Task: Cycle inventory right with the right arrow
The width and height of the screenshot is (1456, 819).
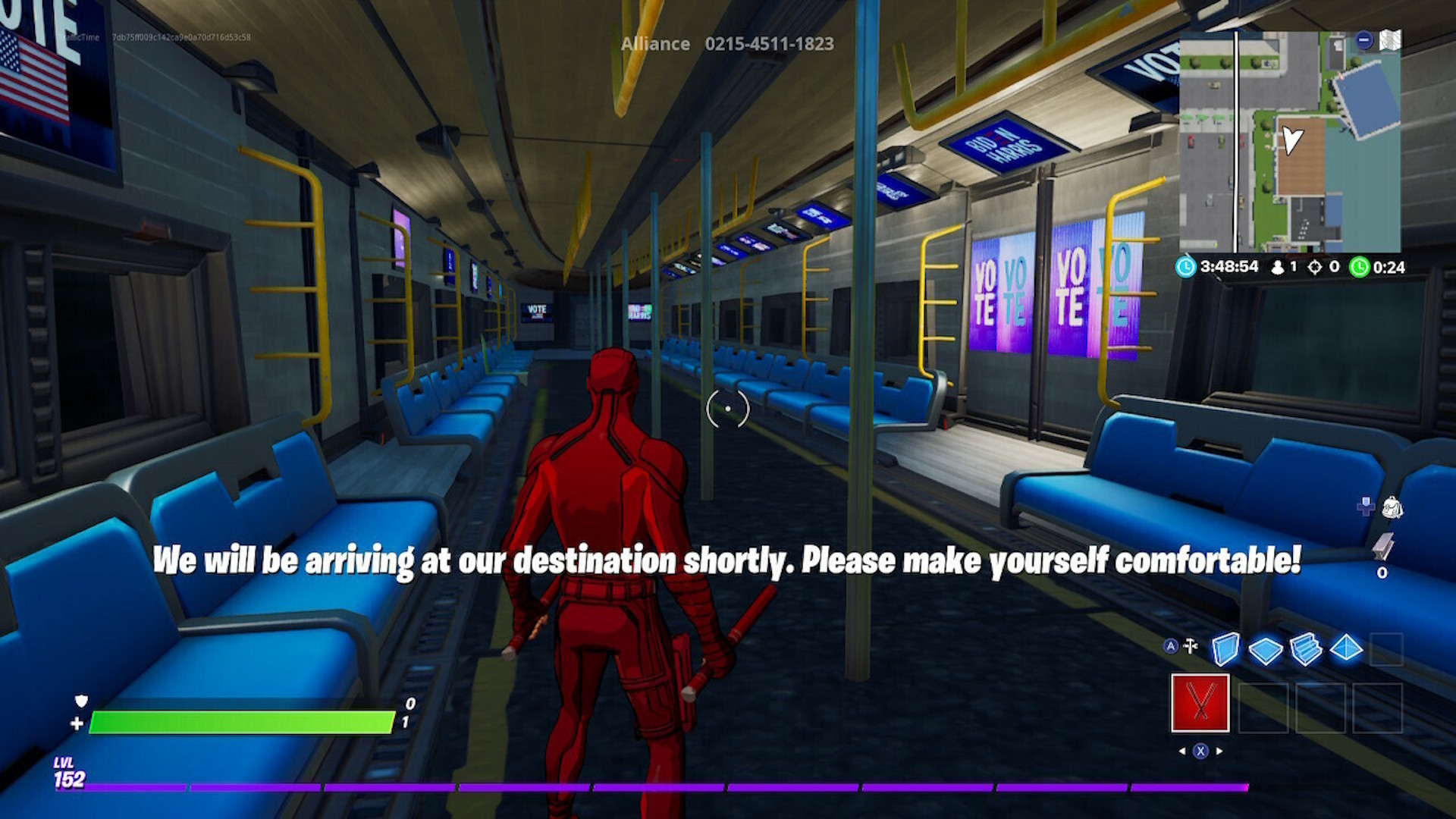Action: coord(1219,751)
